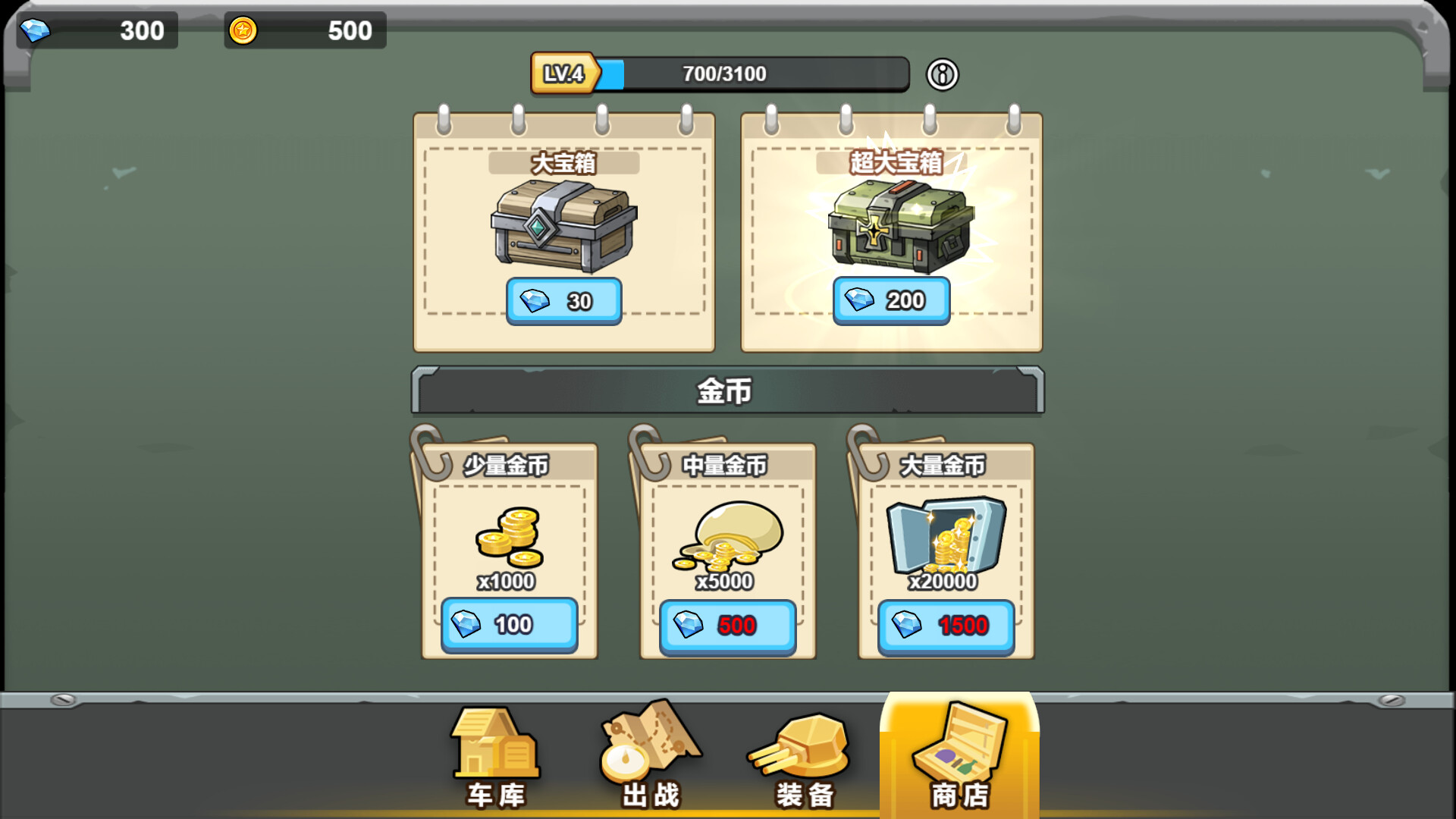The height and width of the screenshot is (819, 1456).
Task: Click the info icon beside the level bar
Action: tap(940, 74)
